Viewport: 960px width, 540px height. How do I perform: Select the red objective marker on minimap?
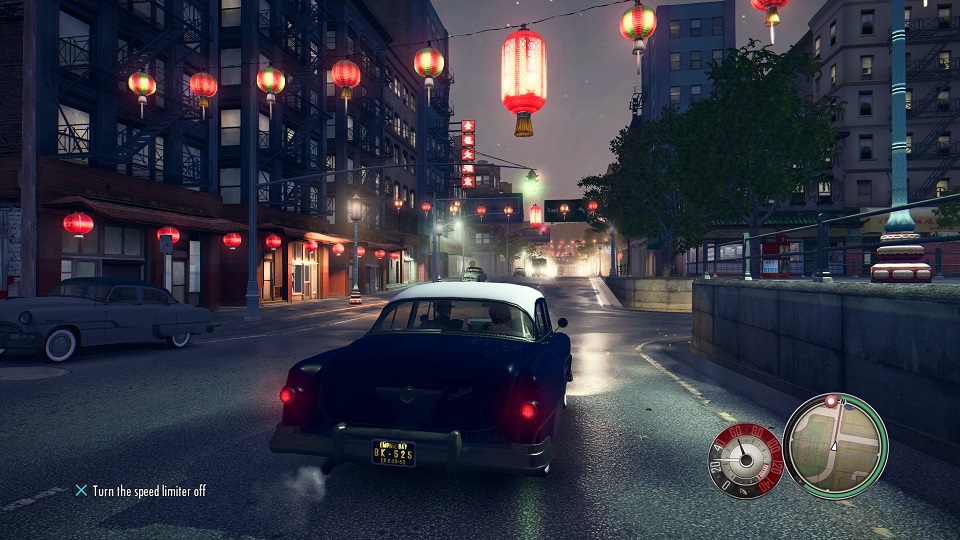point(830,402)
